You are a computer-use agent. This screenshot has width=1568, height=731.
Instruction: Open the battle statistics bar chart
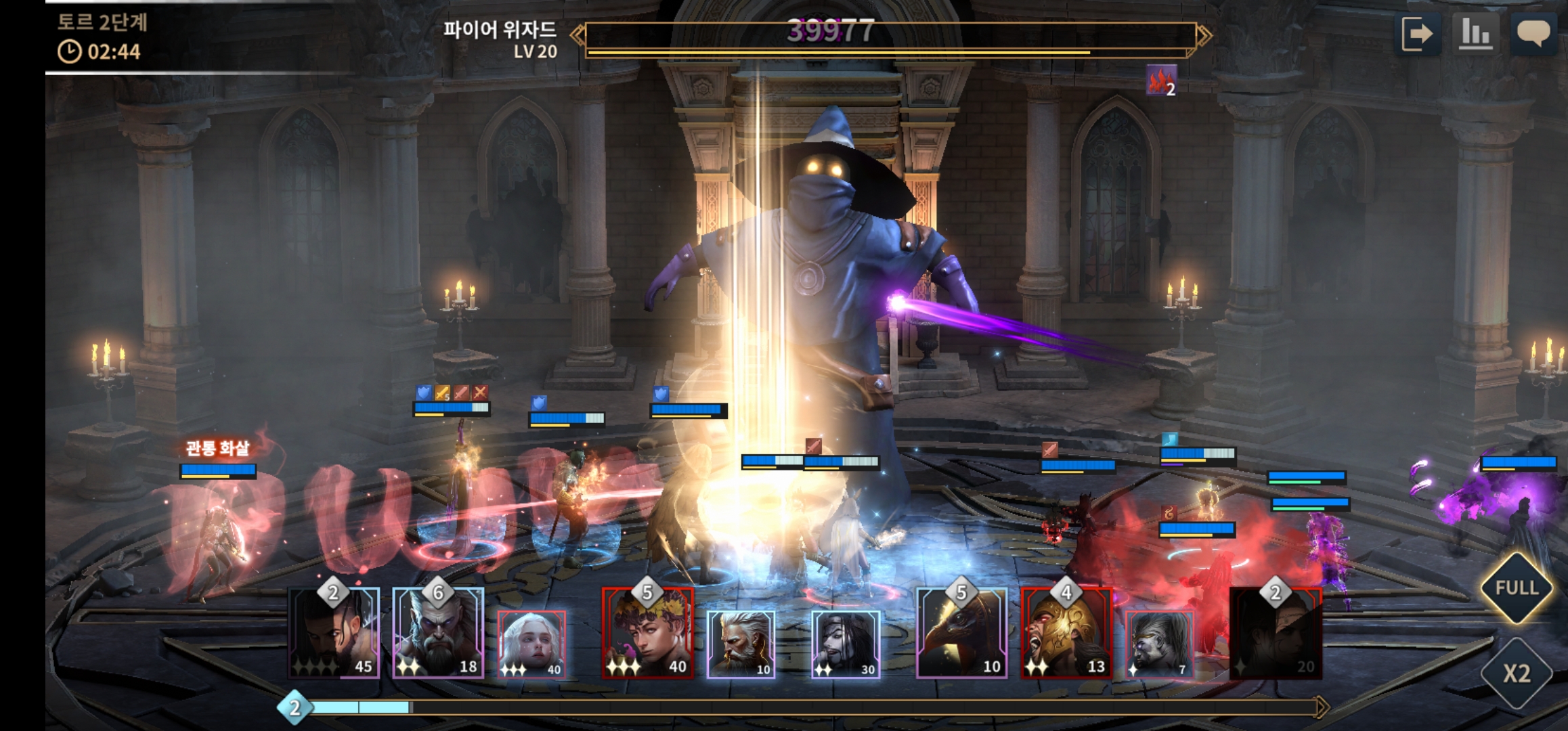tap(1475, 34)
